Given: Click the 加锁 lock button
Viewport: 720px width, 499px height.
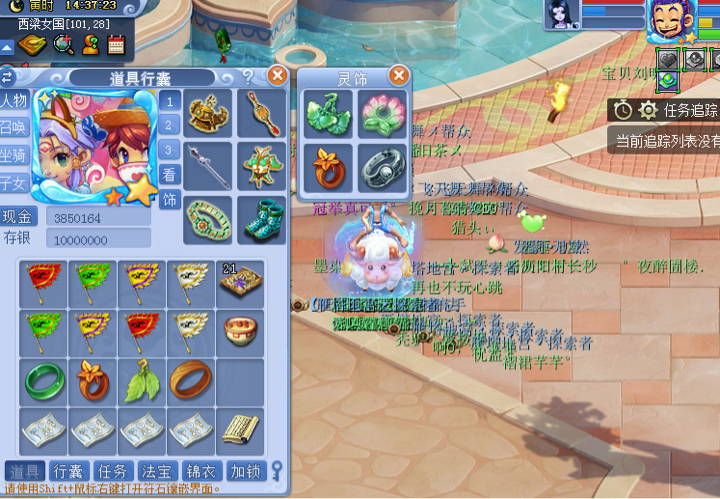Looking at the screenshot, I should pos(245,471).
